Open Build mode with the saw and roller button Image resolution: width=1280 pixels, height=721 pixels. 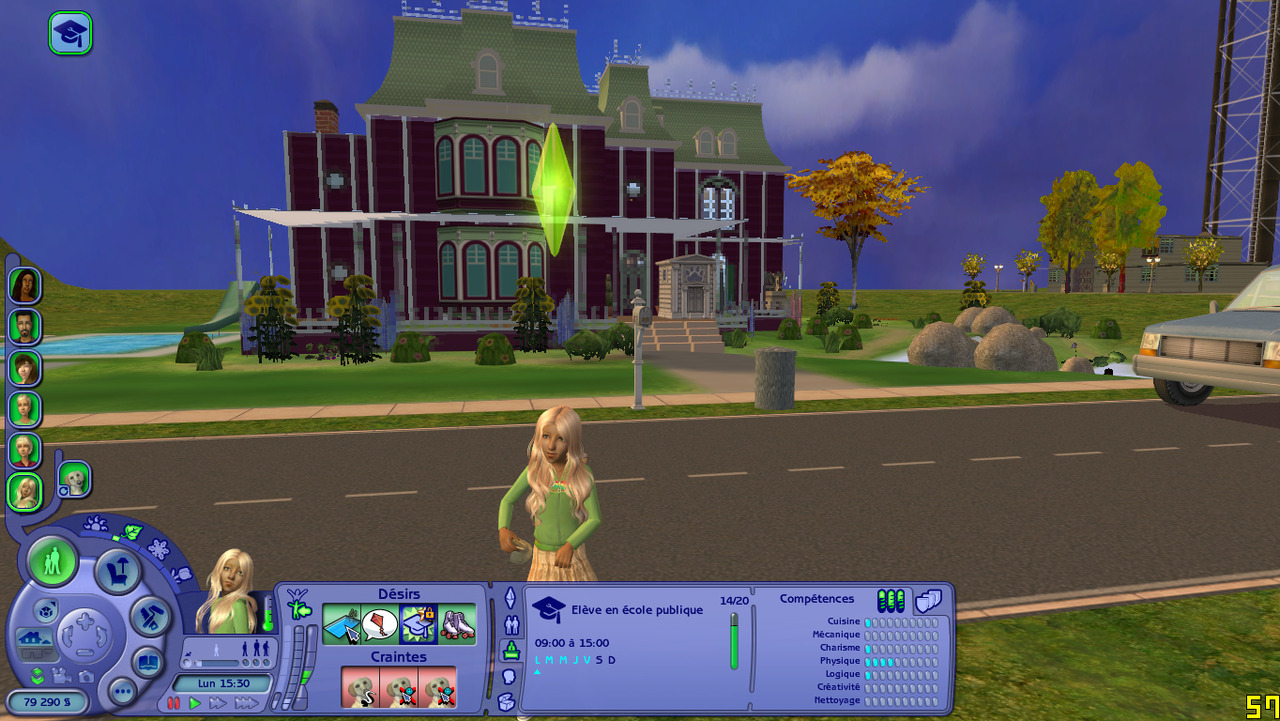[x=152, y=617]
